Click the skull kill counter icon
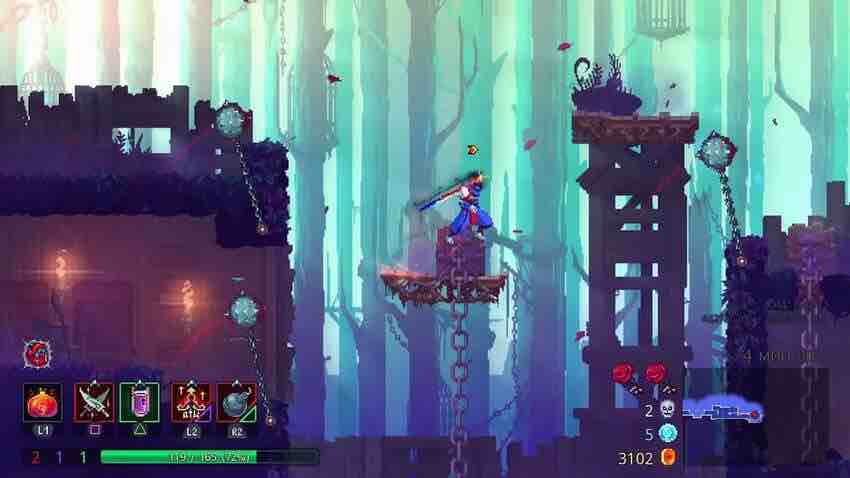 pos(668,408)
